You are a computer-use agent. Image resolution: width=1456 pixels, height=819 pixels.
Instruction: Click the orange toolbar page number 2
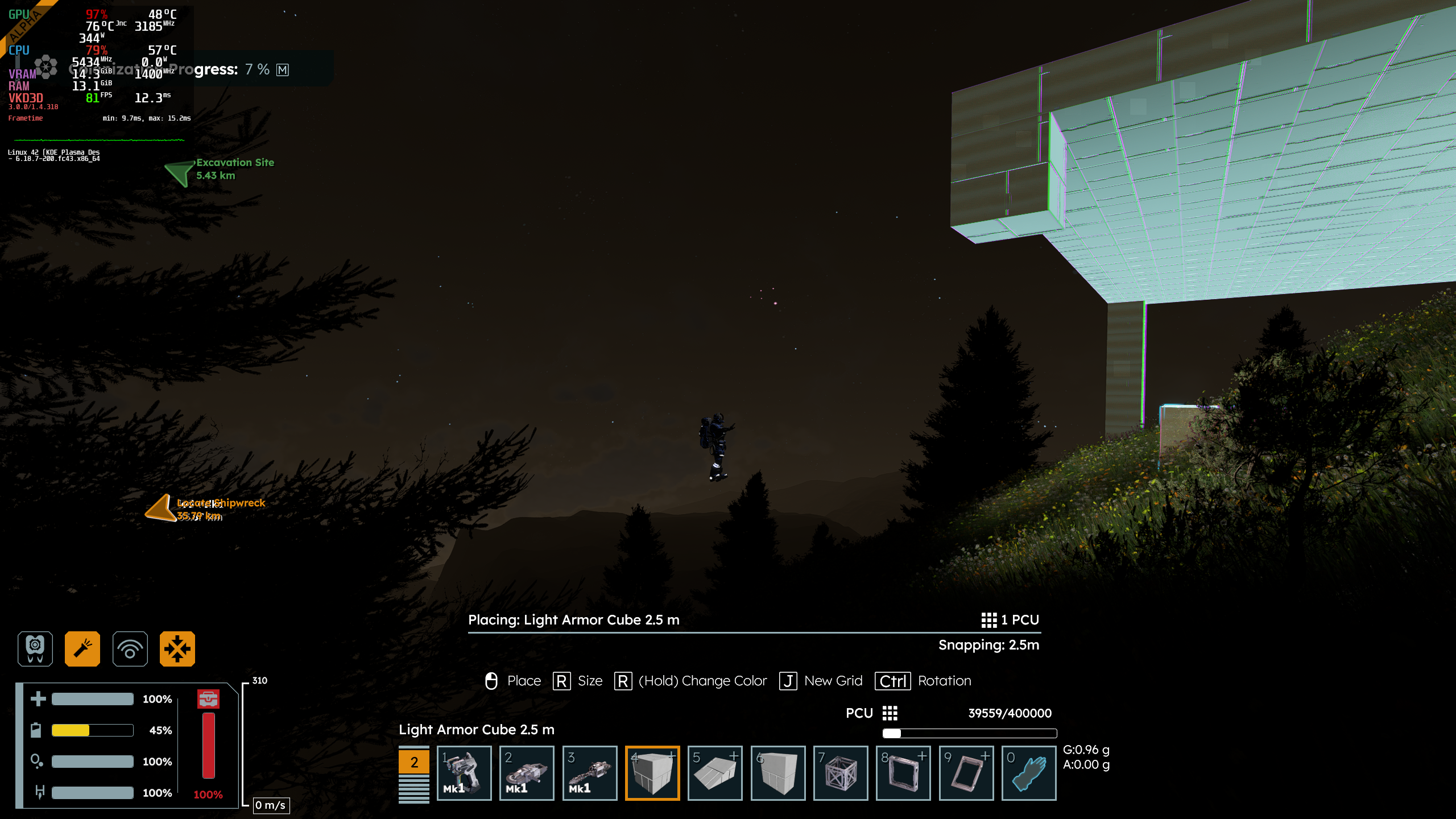(x=414, y=762)
